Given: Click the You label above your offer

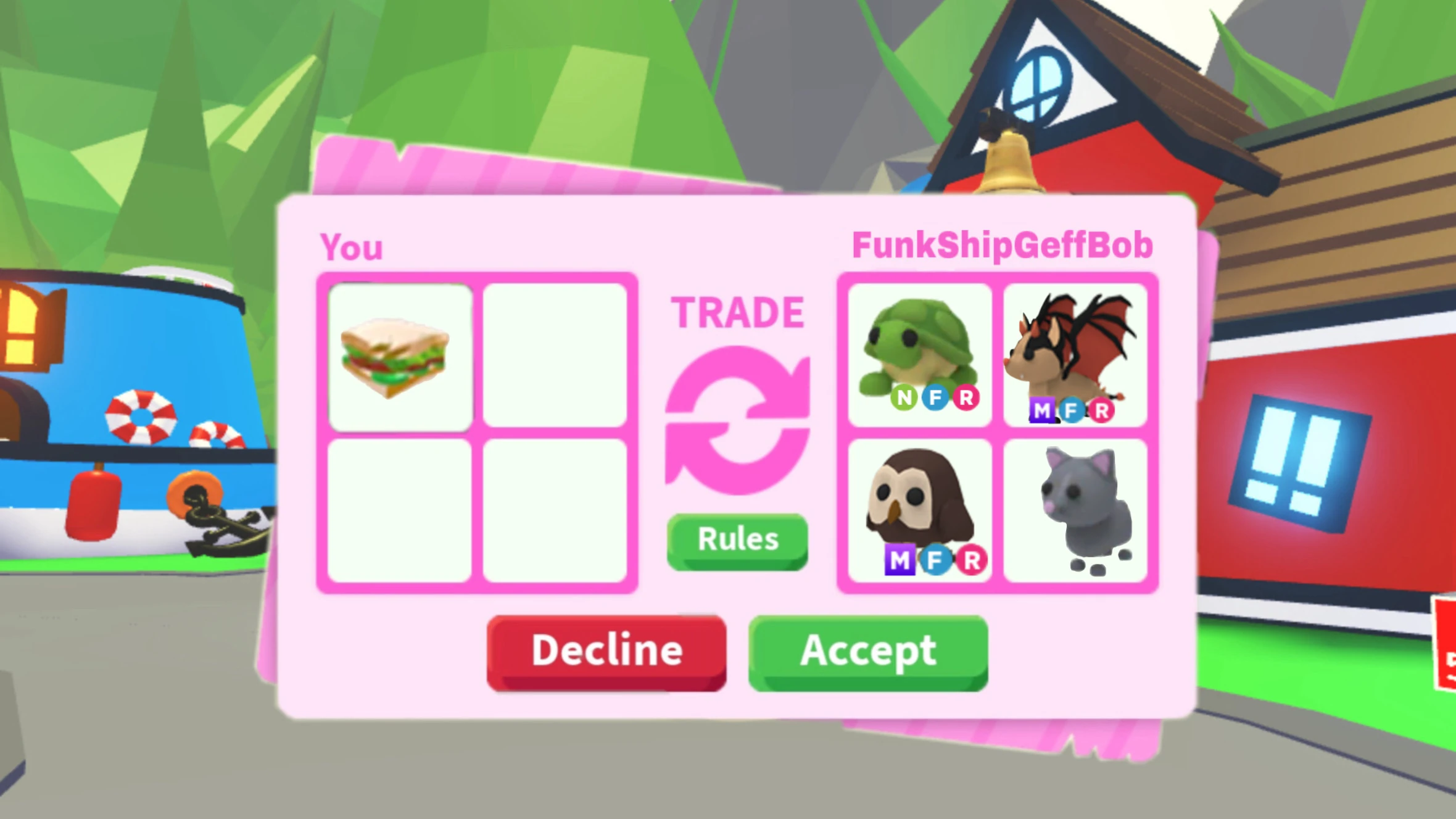Looking at the screenshot, I should 352,246.
